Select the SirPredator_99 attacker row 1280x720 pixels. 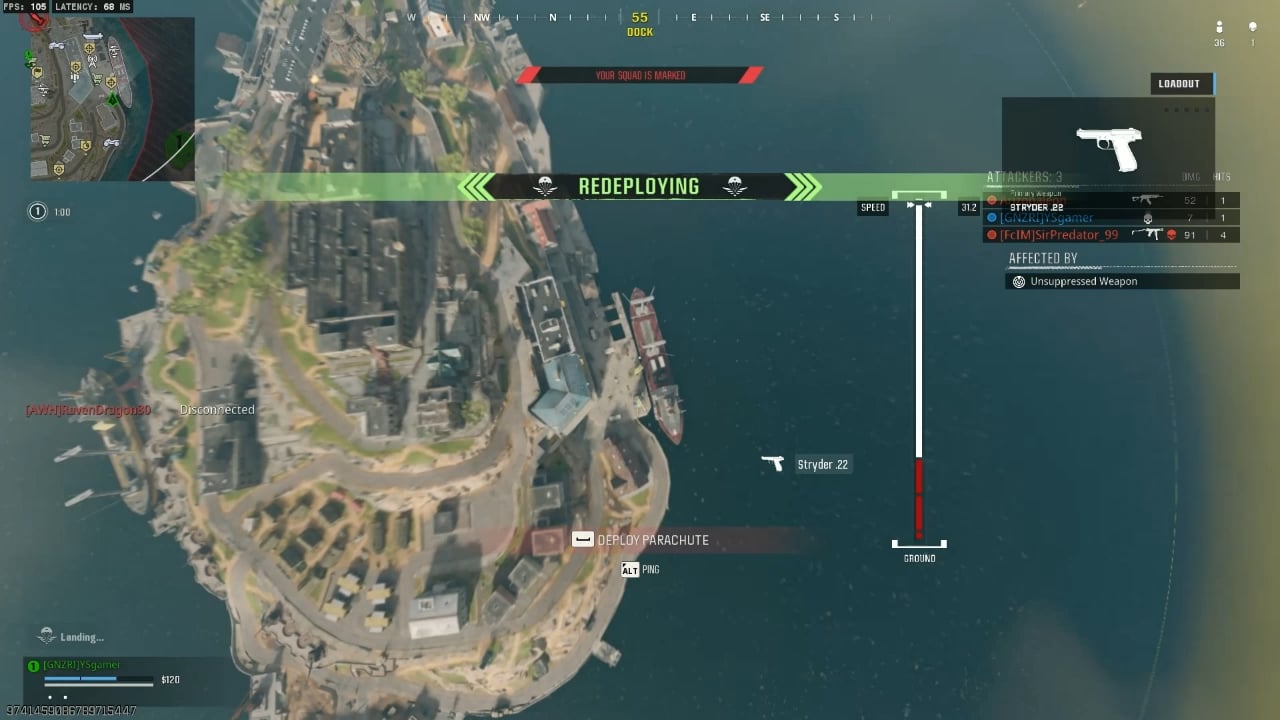coord(1110,235)
